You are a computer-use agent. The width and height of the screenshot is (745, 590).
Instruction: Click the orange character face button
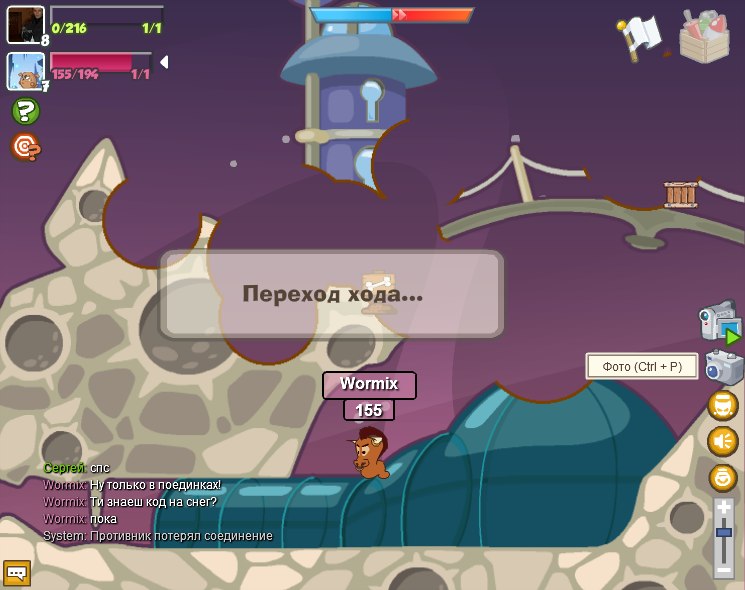[x=723, y=405]
